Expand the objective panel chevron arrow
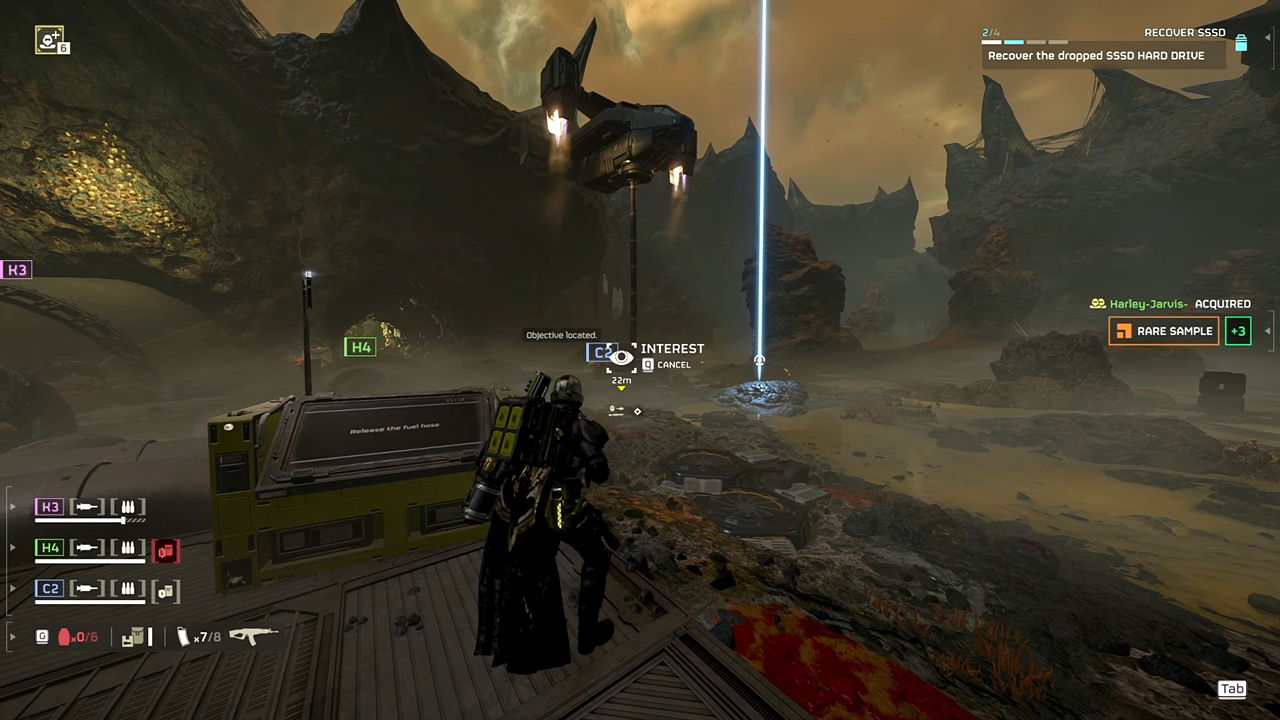1280x720 pixels. click(x=1268, y=38)
